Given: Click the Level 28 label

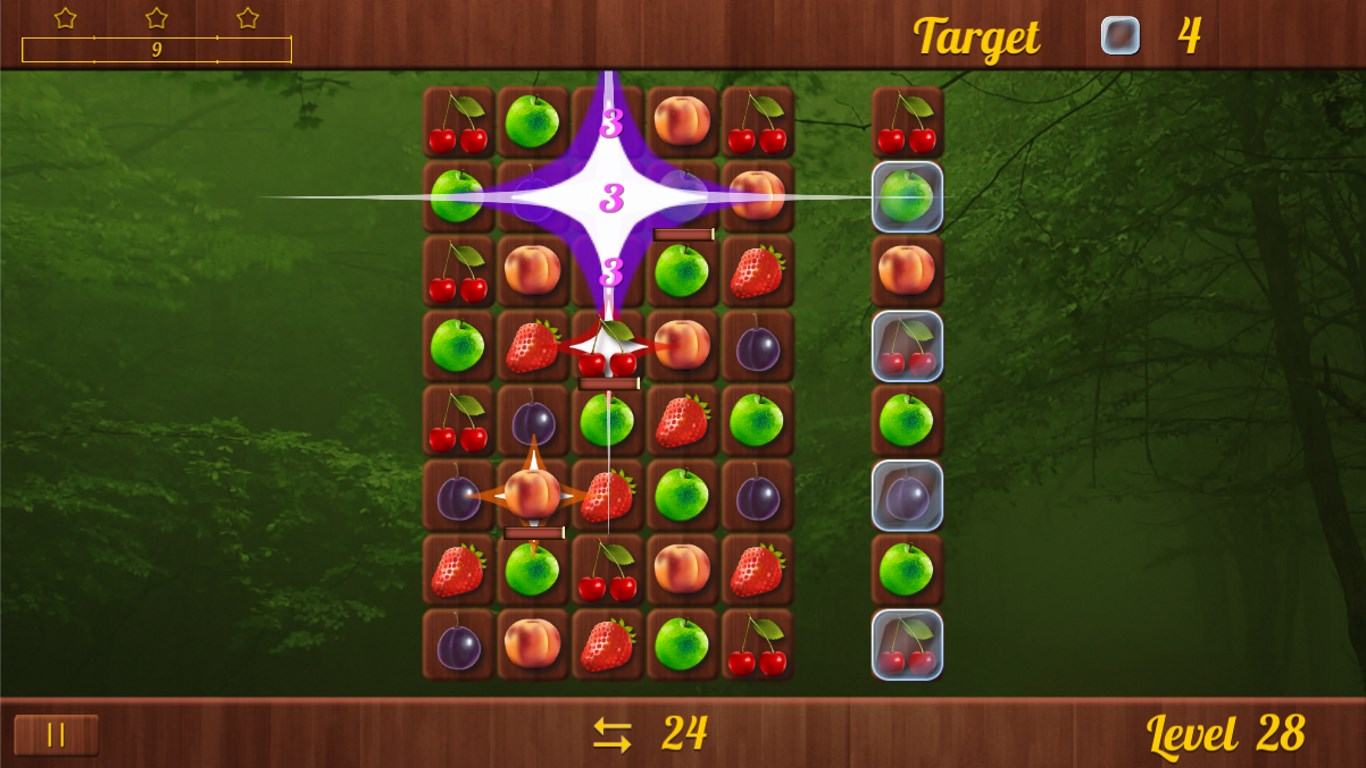Looking at the screenshot, I should point(1227,735).
